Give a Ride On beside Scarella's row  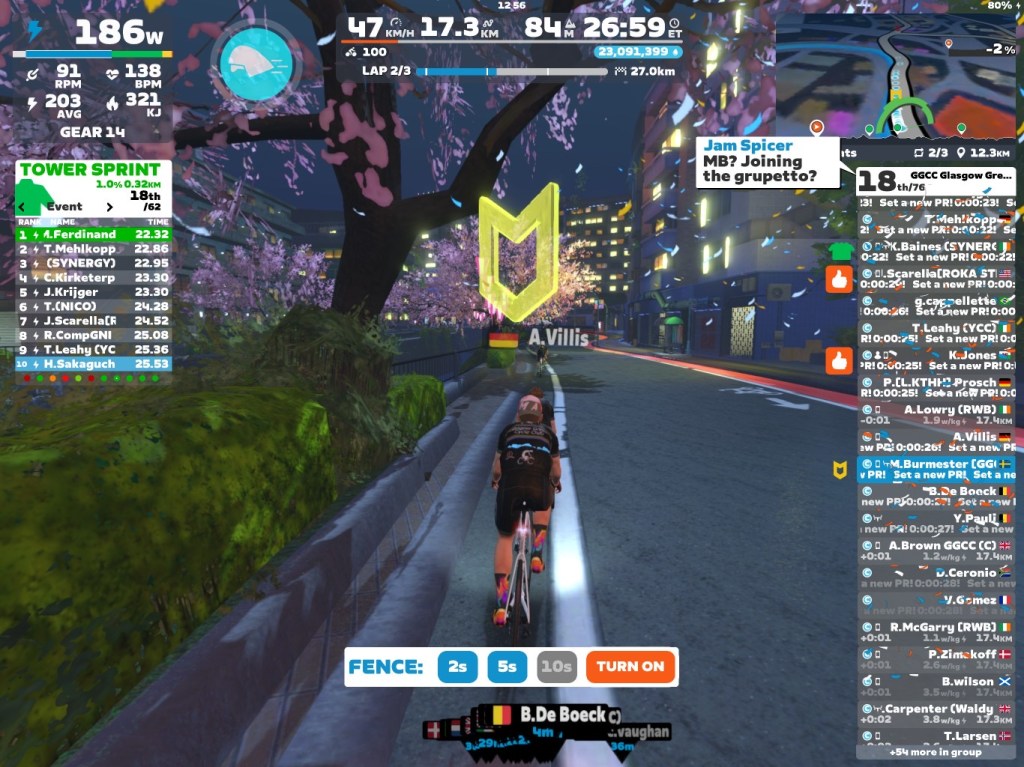pos(839,279)
